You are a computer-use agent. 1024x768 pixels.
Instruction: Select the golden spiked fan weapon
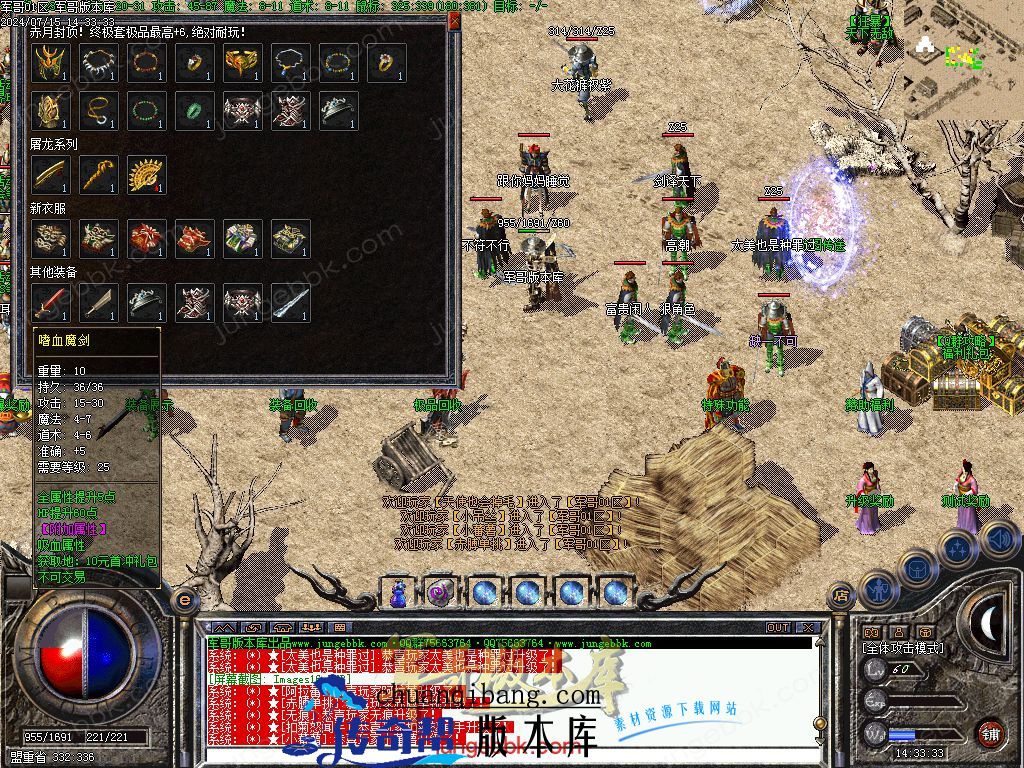tap(146, 175)
